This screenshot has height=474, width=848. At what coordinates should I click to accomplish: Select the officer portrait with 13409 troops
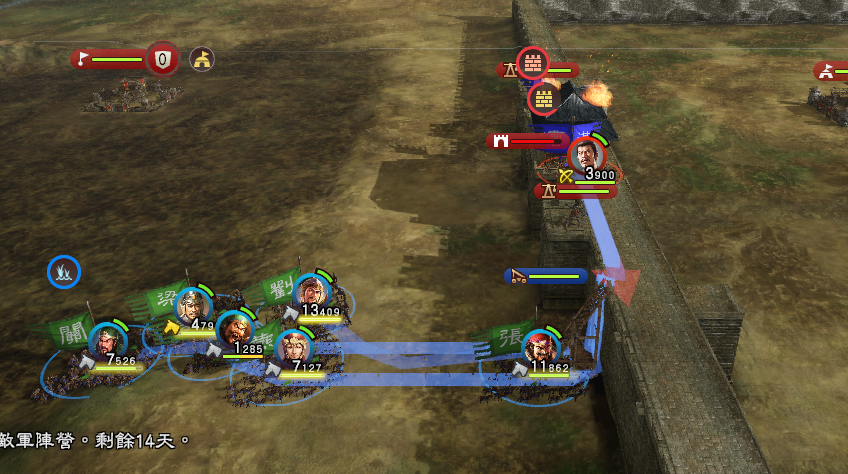[x=313, y=290]
